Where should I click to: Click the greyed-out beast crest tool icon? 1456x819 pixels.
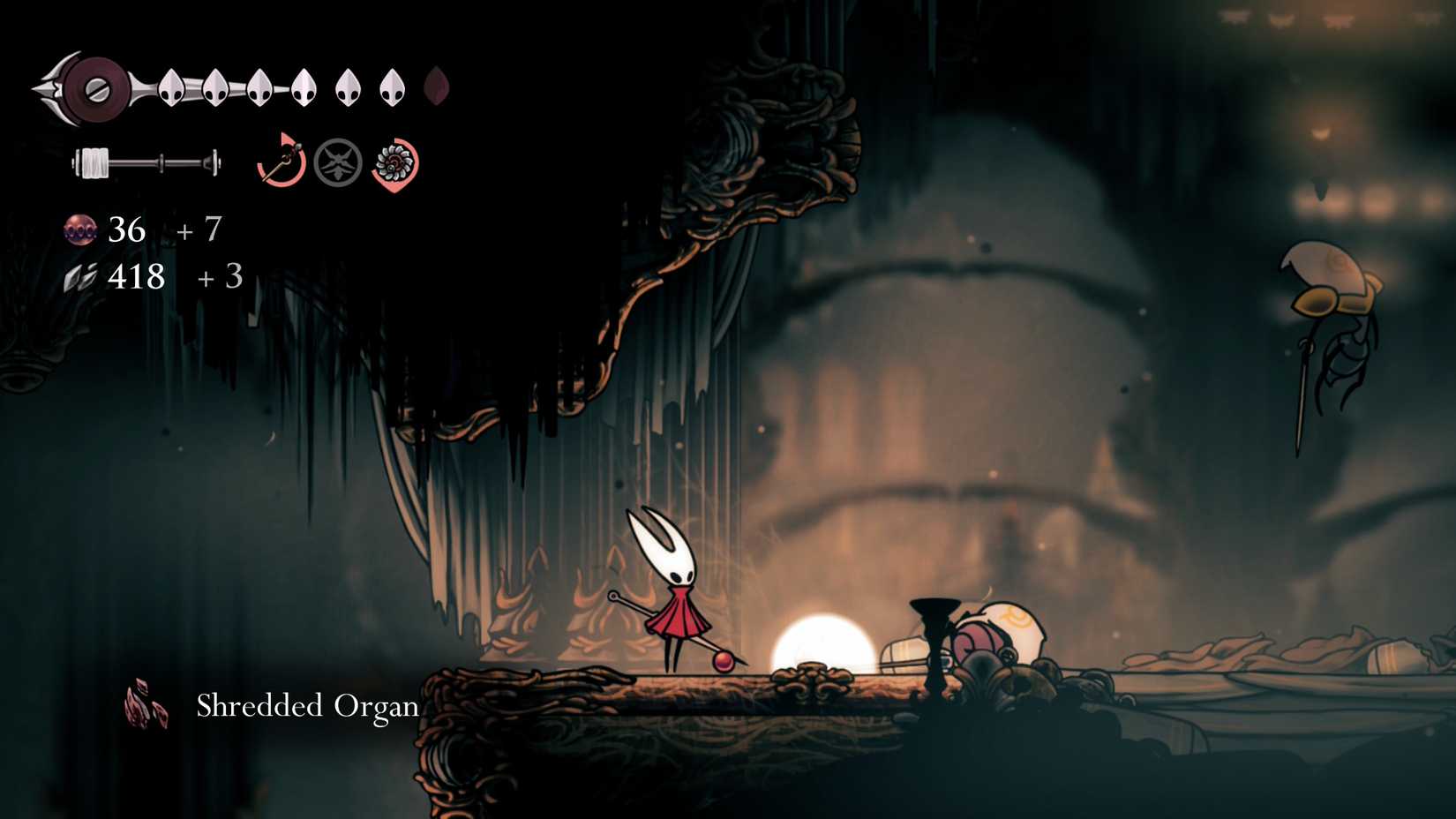coord(338,162)
